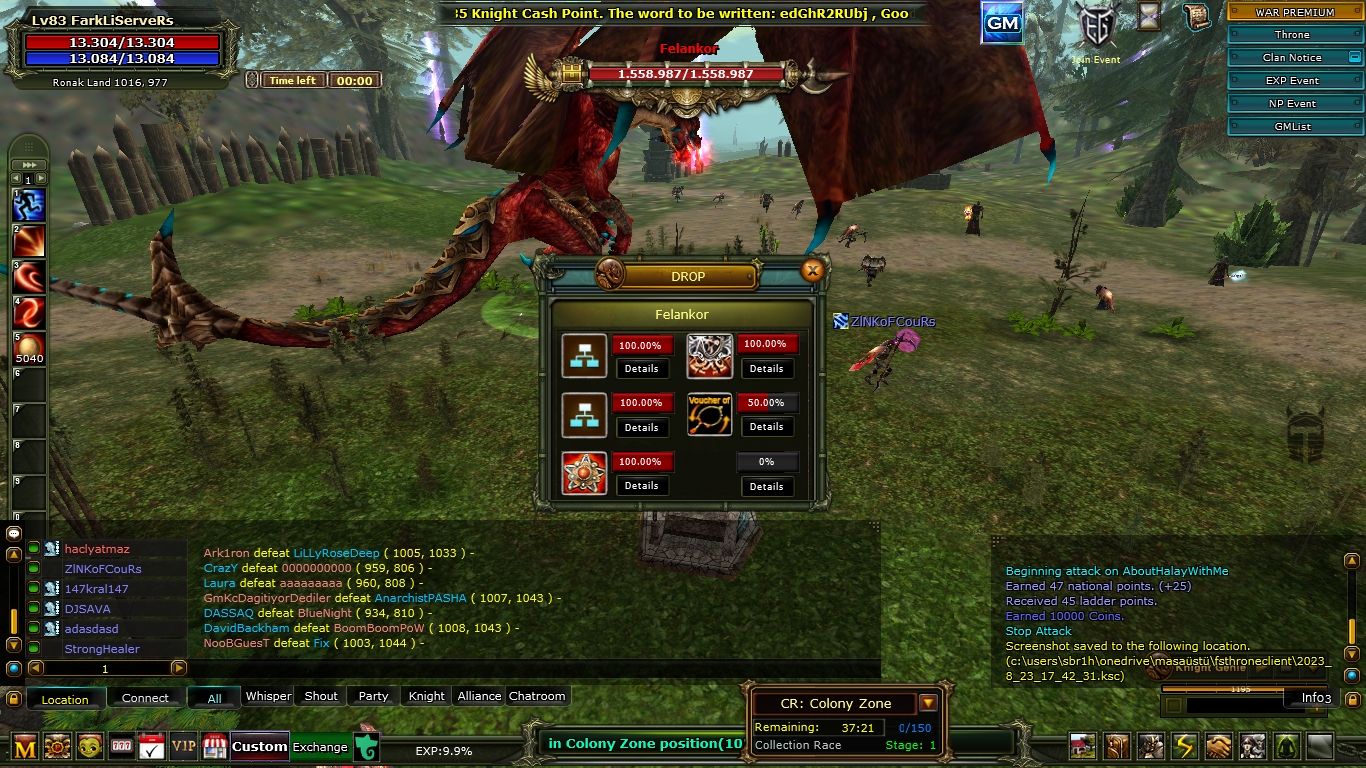Open the VIP icon on bottom bar
1366x768 pixels.
pos(183,746)
